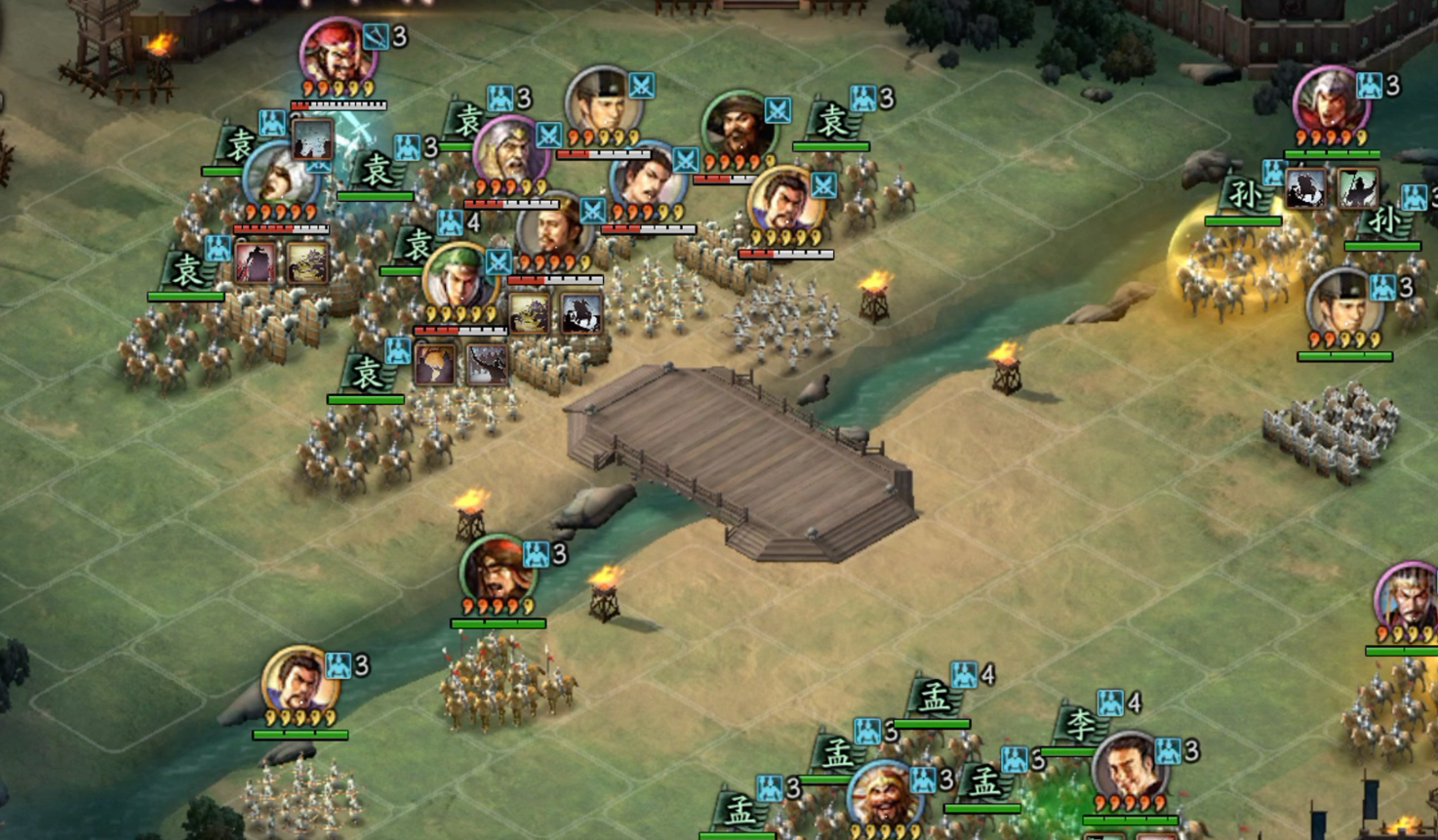The image size is (1438, 840).
Task: Click the red warrior silhouette skill icon
Action: (x=255, y=263)
